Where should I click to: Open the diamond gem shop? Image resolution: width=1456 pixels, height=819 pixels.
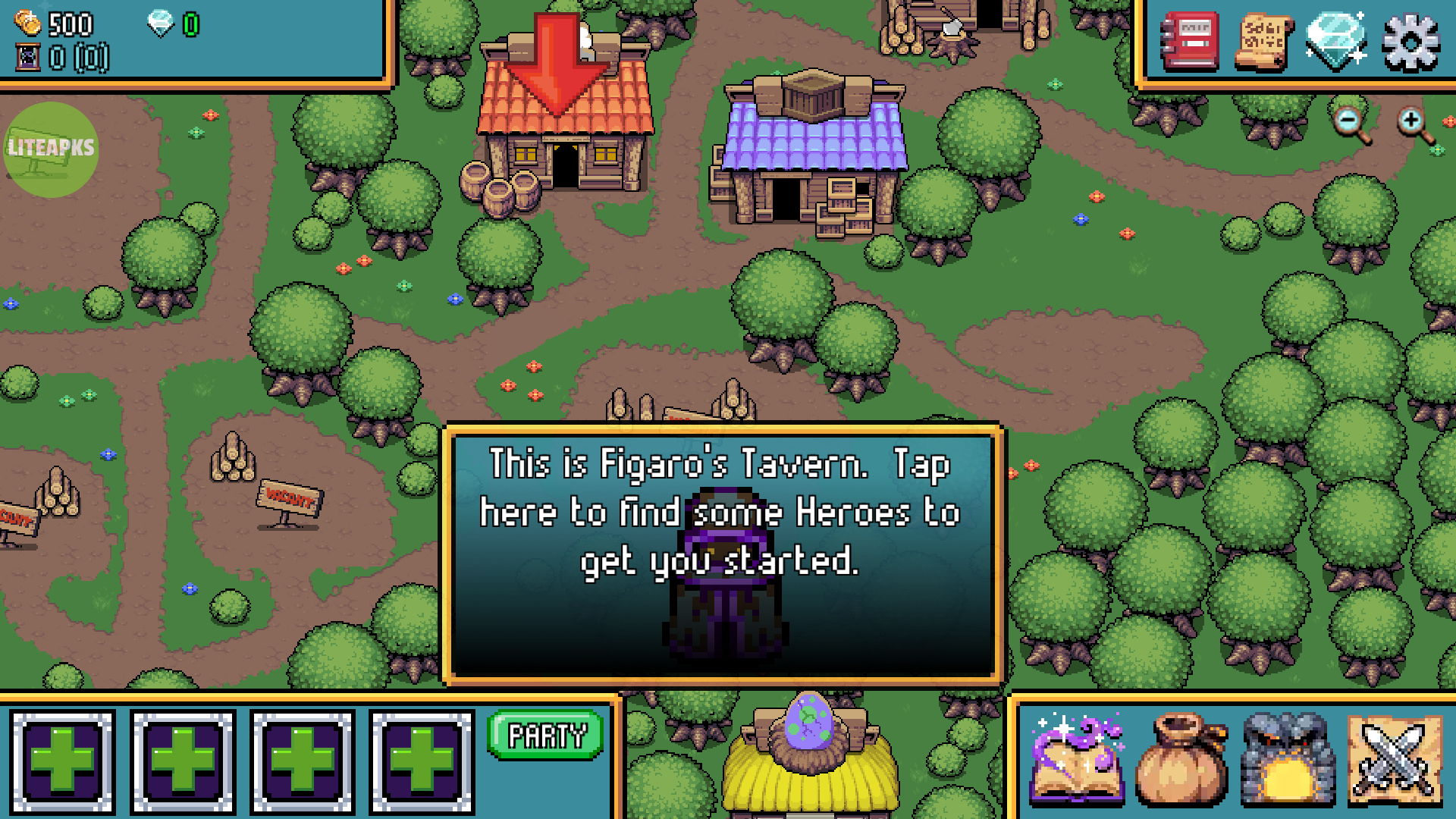[x=1335, y=42]
